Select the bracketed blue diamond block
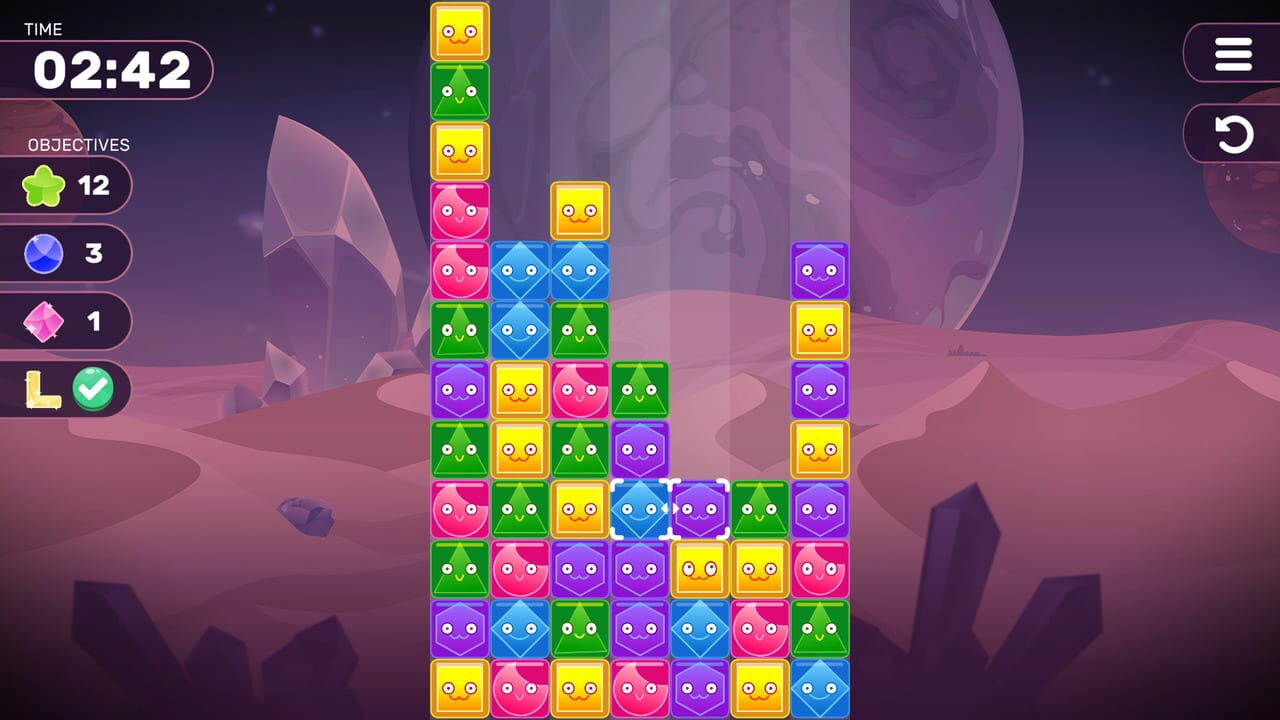Image resolution: width=1280 pixels, height=720 pixels. (x=640, y=510)
